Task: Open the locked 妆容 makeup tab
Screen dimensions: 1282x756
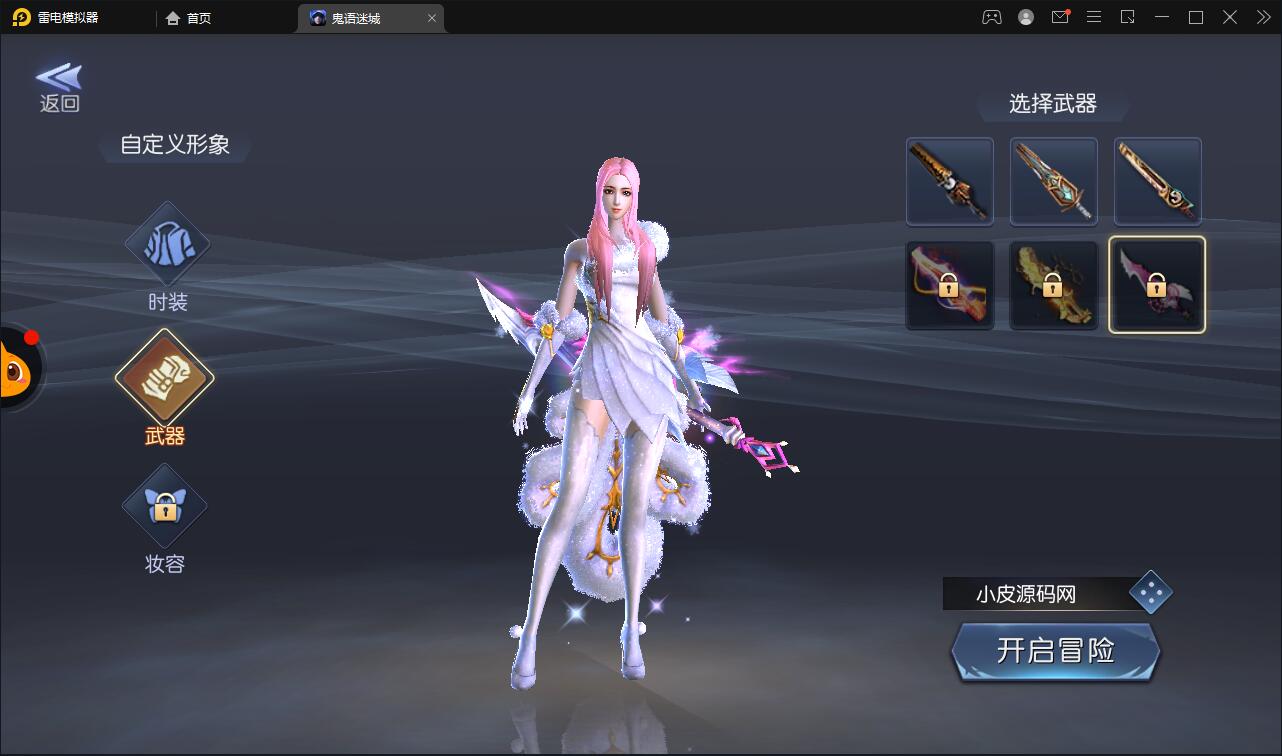Action: (x=165, y=507)
